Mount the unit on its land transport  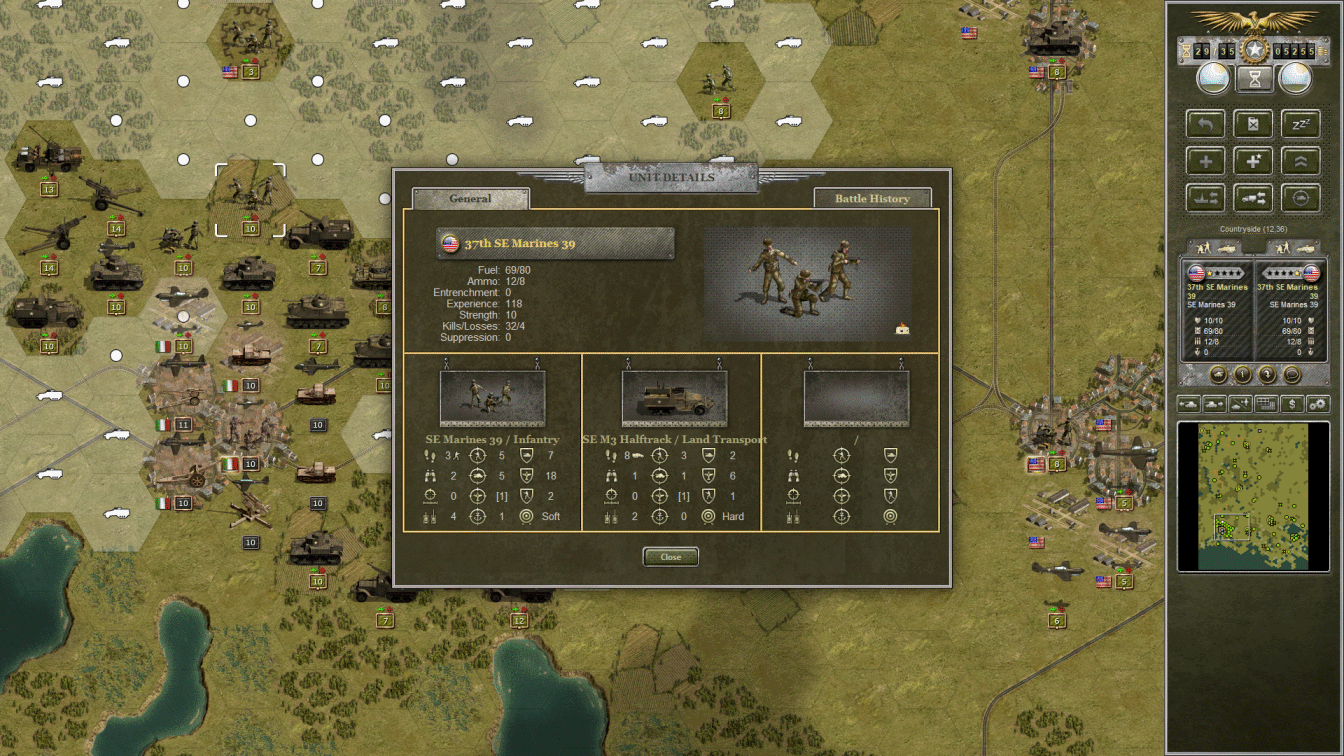(x=1254, y=198)
